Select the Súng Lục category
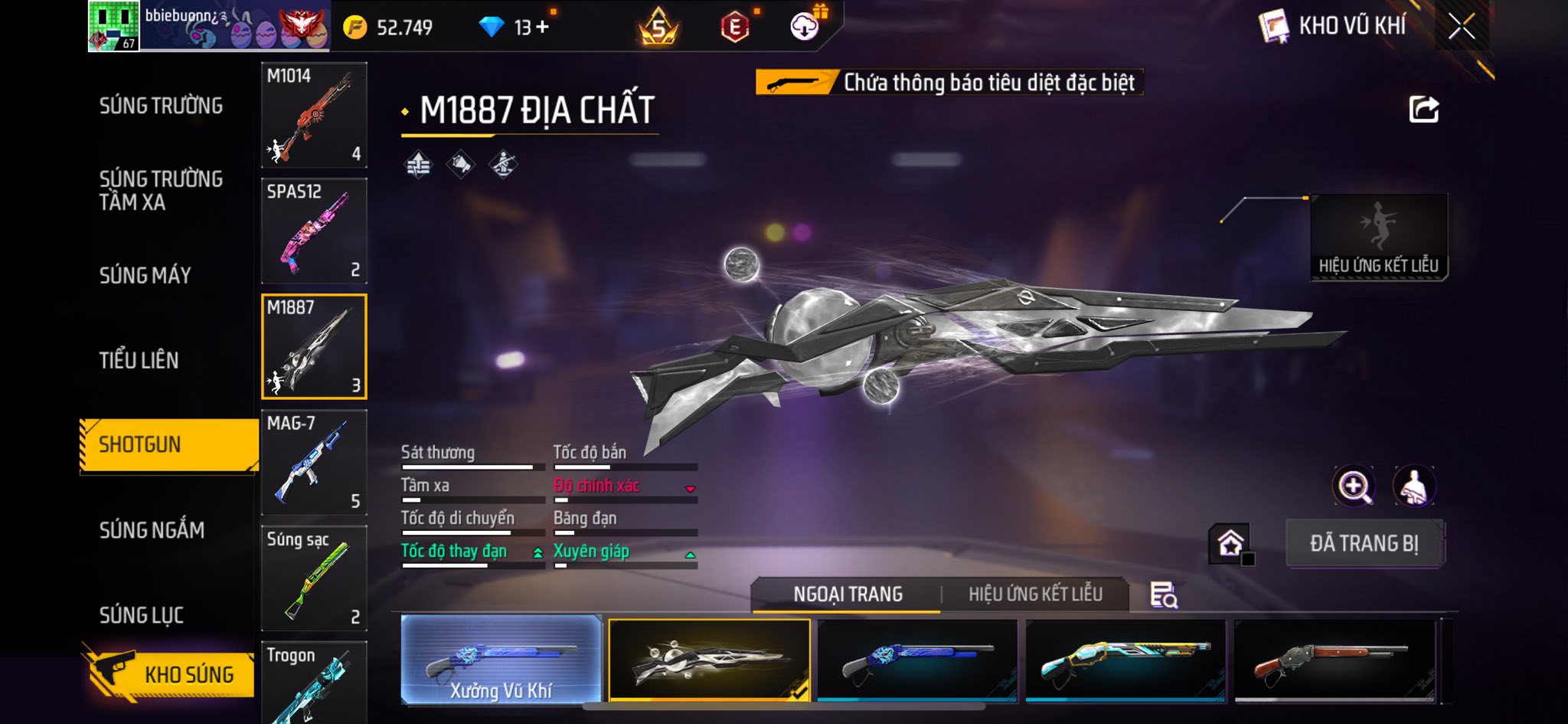1568x724 pixels. coord(142,614)
